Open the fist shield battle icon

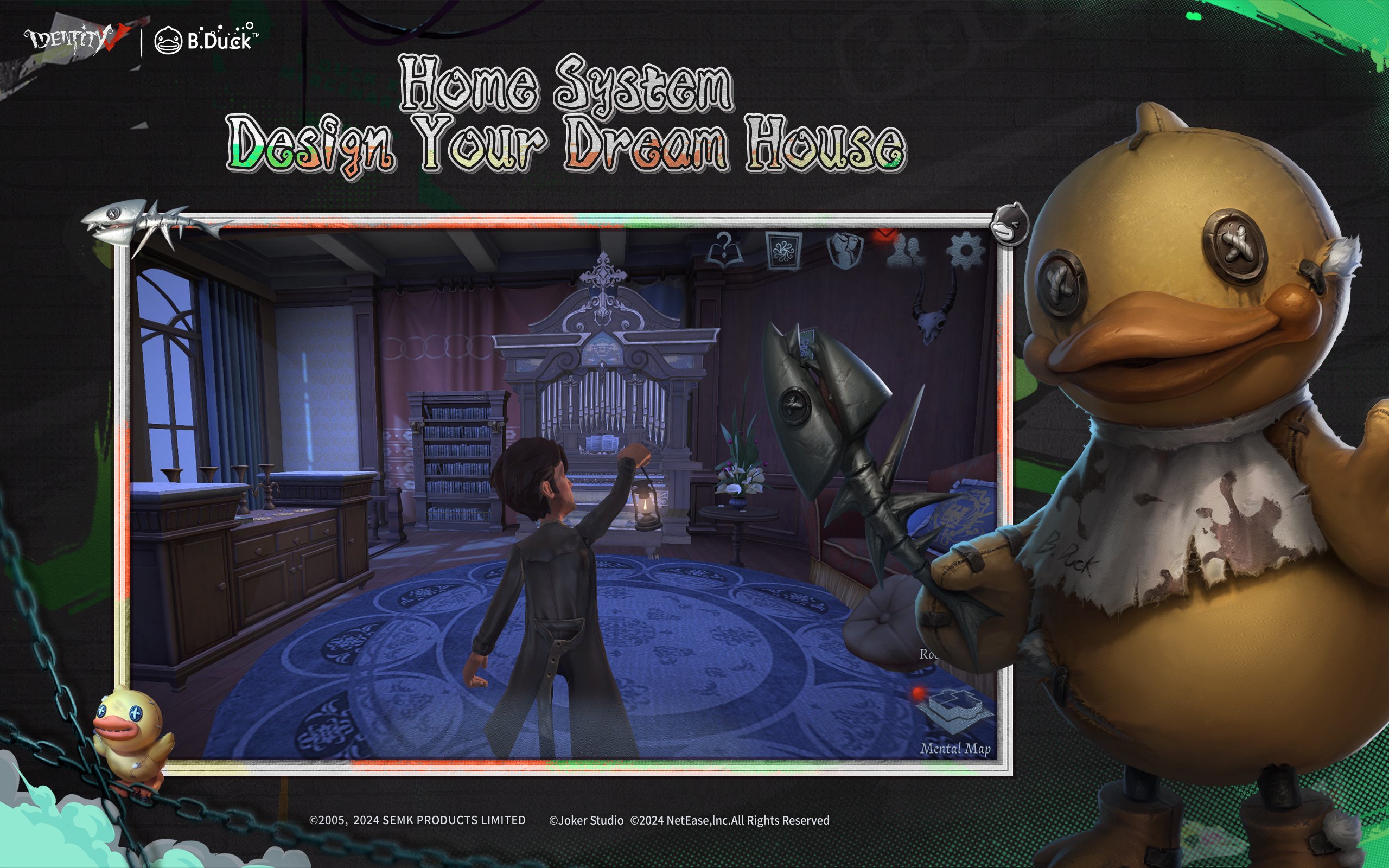[845, 251]
